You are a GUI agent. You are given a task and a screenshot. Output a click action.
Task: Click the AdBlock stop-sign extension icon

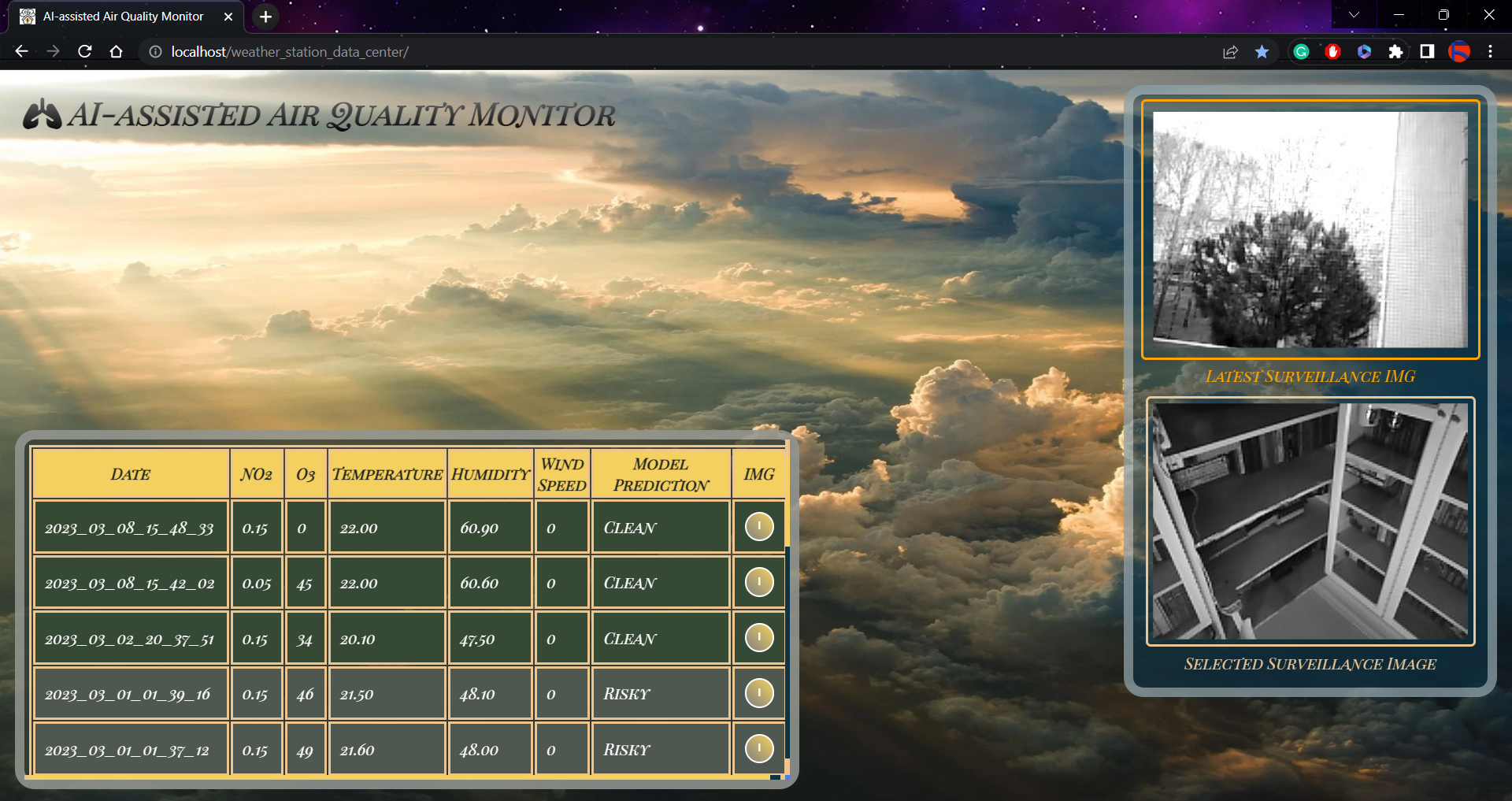coord(1333,51)
